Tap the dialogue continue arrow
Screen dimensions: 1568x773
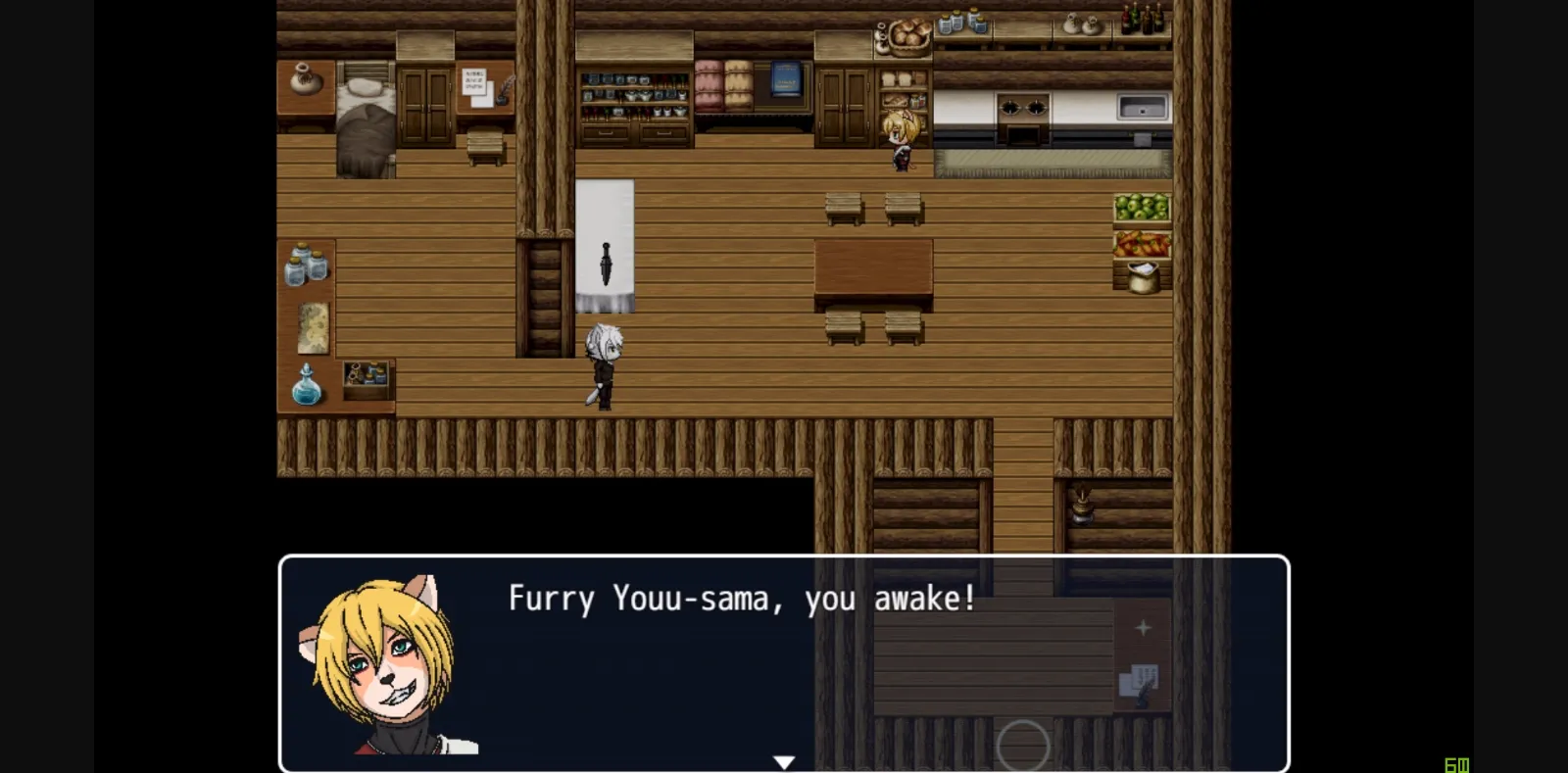tap(784, 760)
